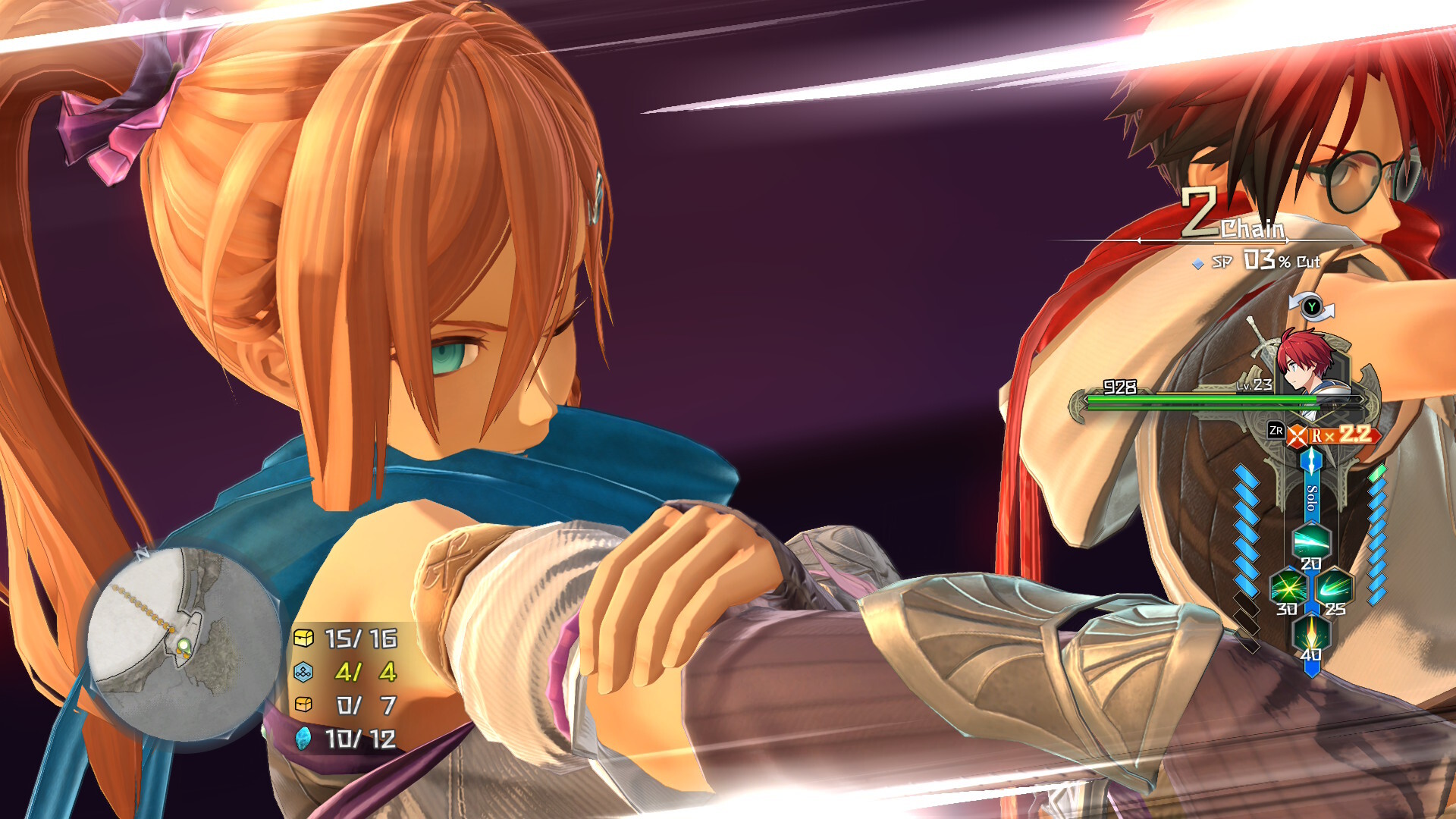Image resolution: width=1456 pixels, height=819 pixels.
Task: Click the blue hexagon collectible icon
Action: tap(303, 672)
